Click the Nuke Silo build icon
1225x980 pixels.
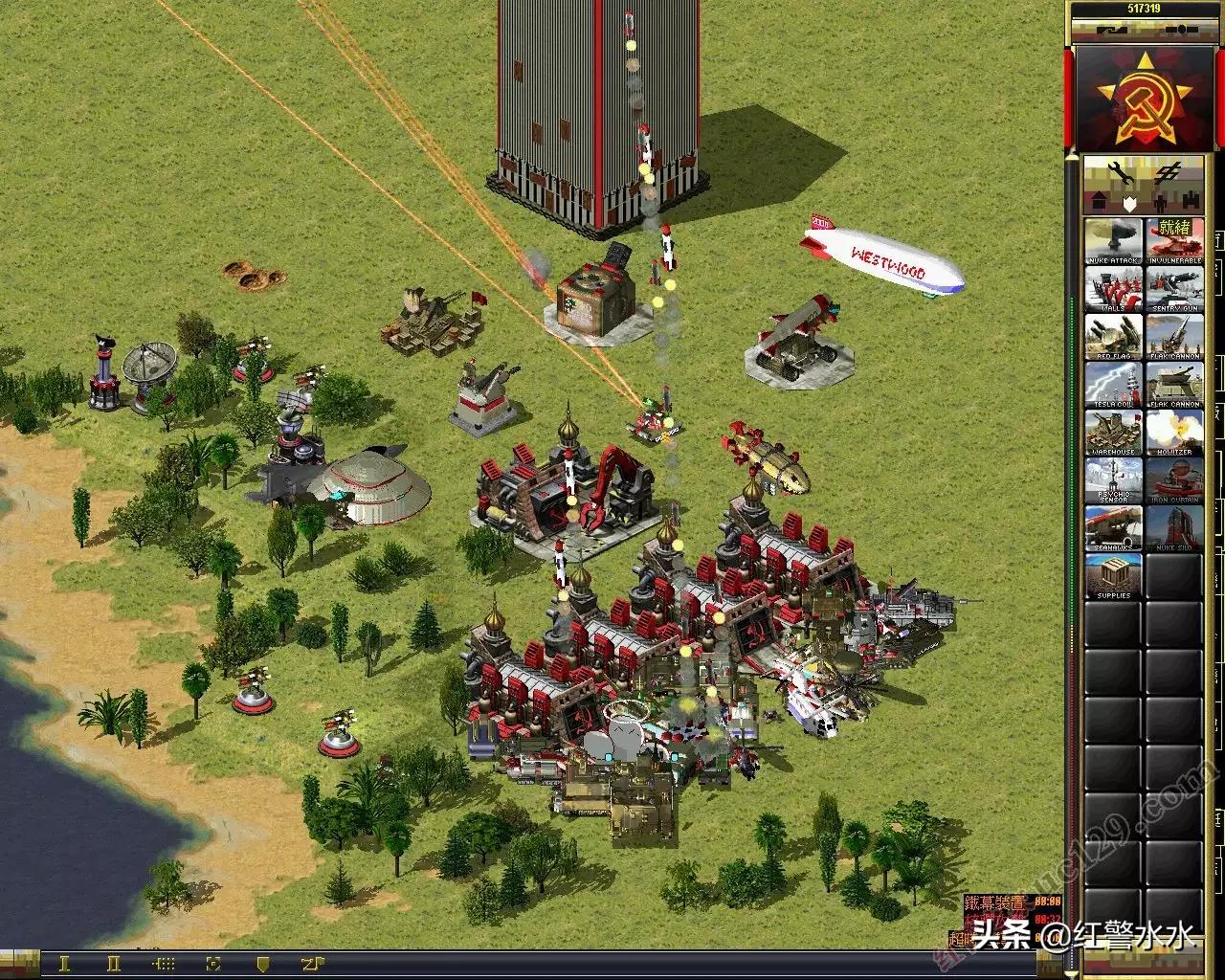tap(1173, 529)
